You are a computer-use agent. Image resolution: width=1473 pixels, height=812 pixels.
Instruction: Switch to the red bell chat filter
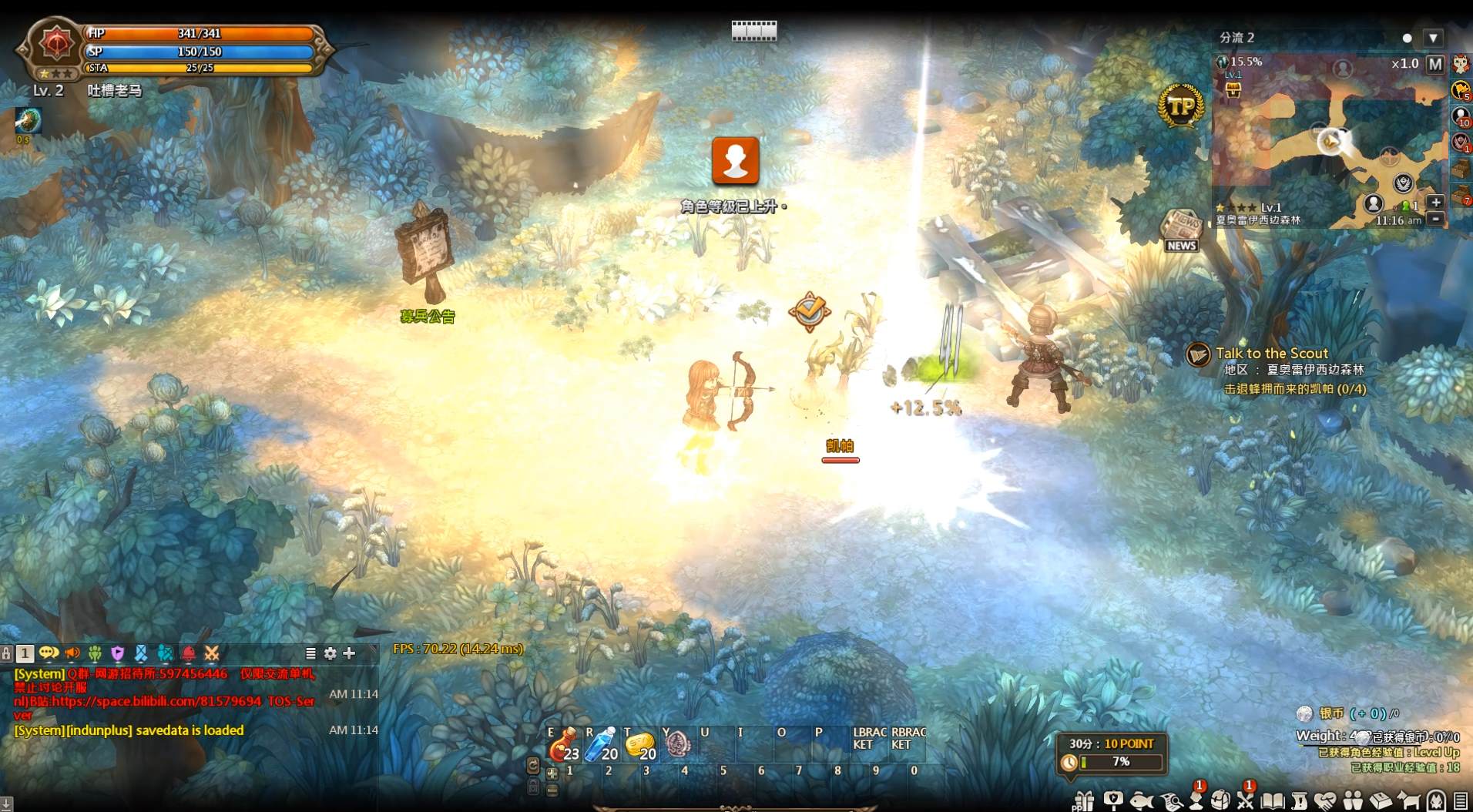point(189,654)
